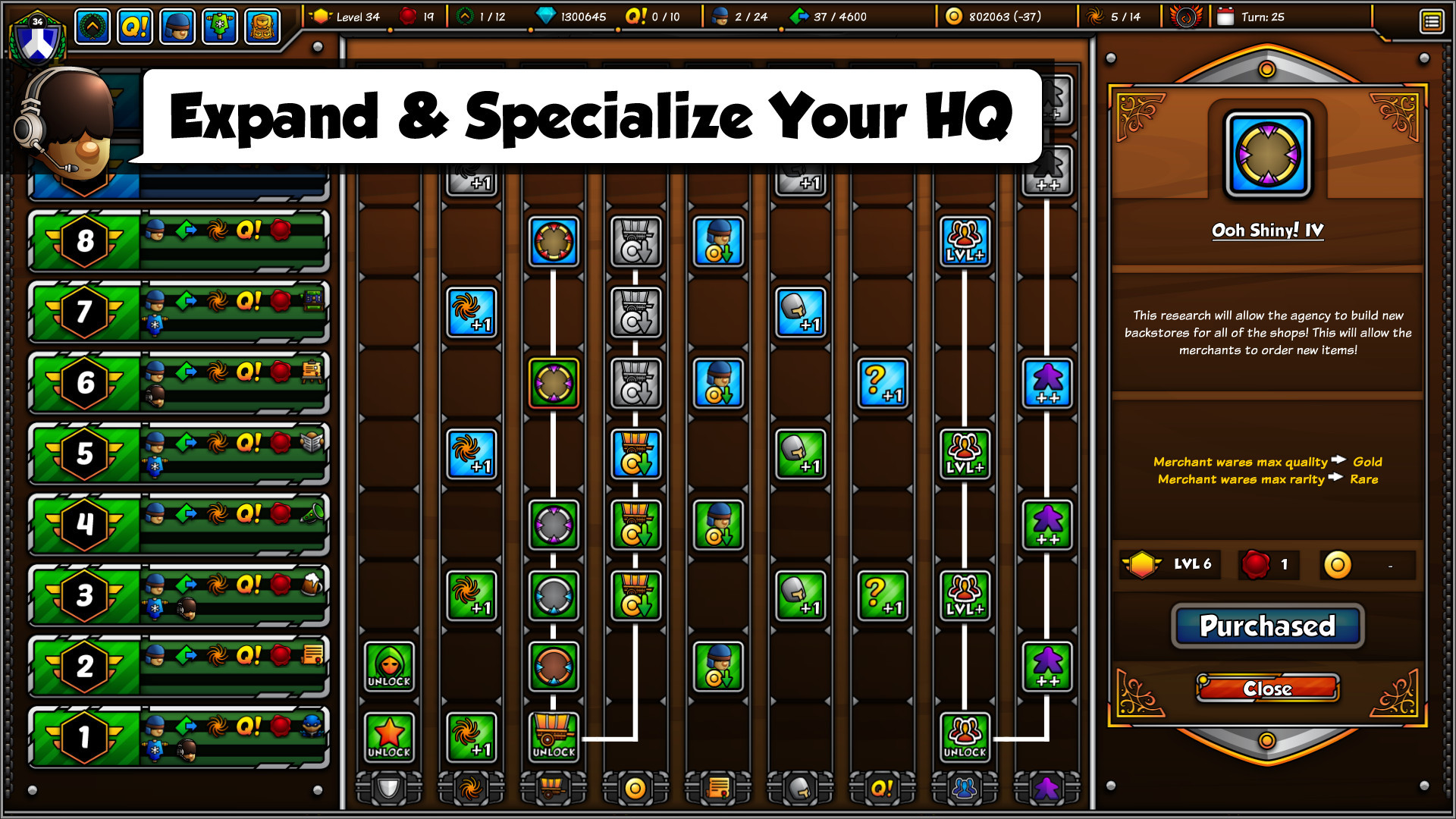Click the contract scroll research branch icon
The height and width of the screenshot is (819, 1456).
[x=718, y=789]
